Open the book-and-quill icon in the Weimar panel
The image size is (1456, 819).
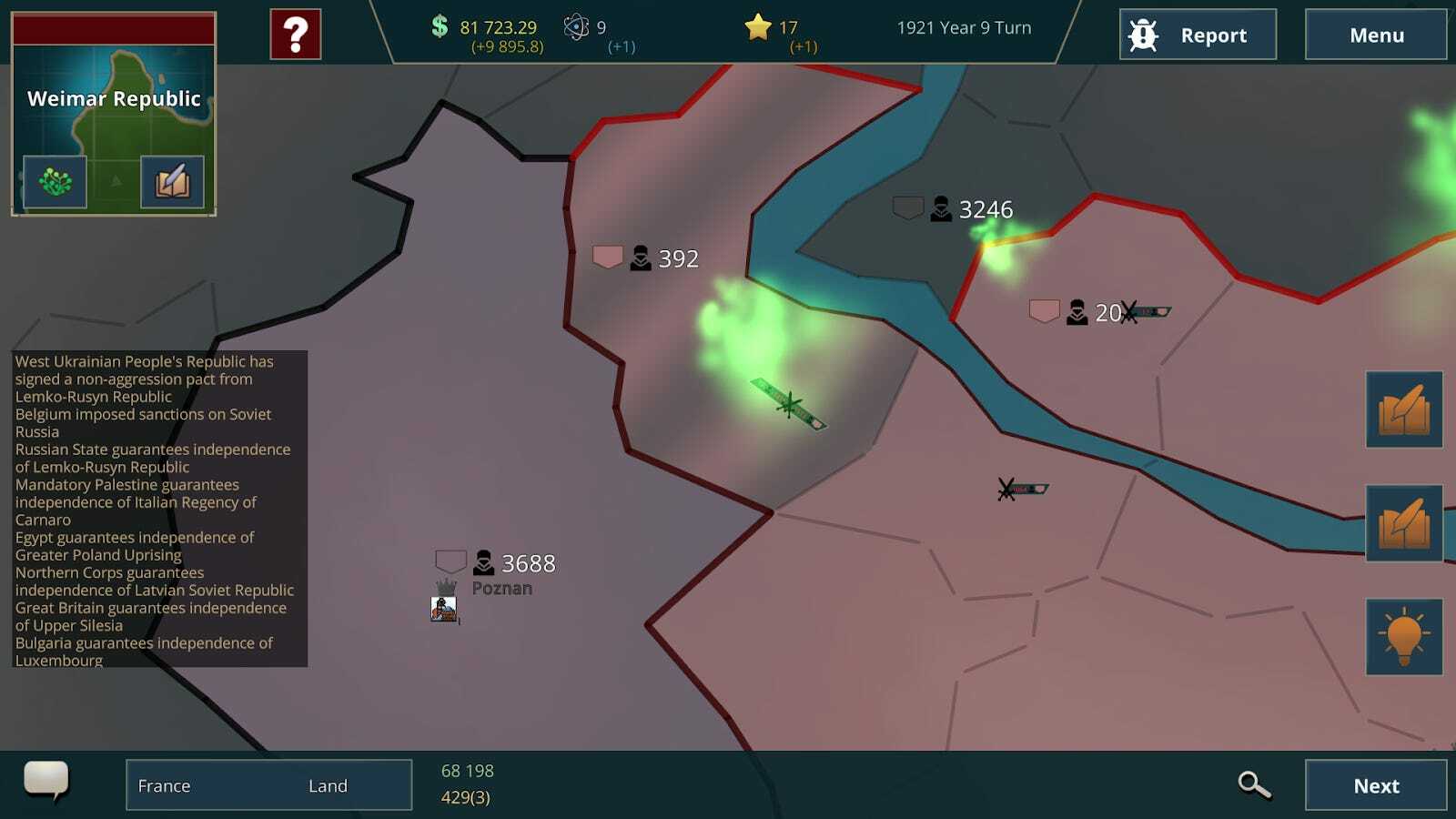(174, 181)
